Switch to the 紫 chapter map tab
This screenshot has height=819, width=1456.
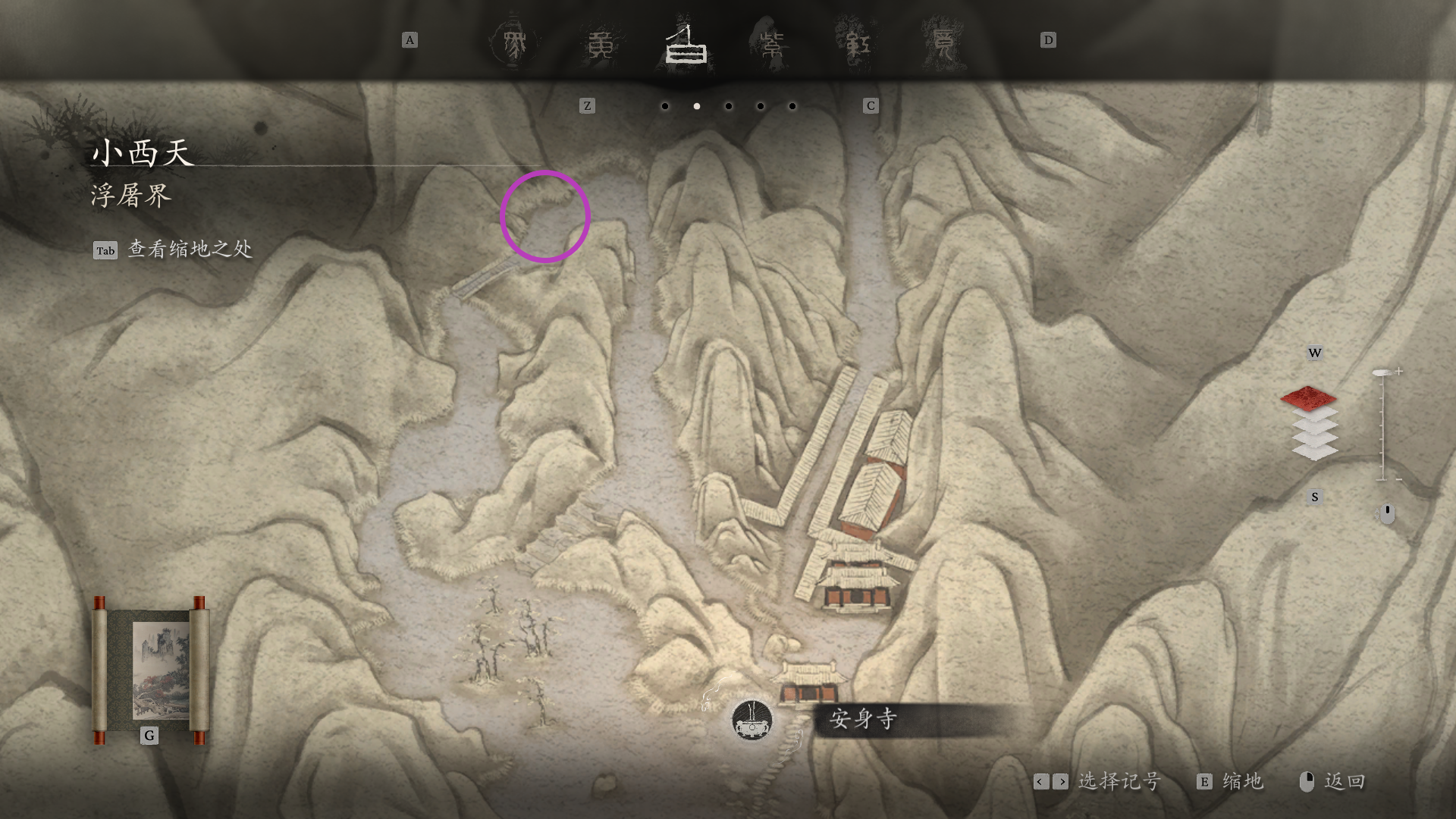(x=771, y=45)
